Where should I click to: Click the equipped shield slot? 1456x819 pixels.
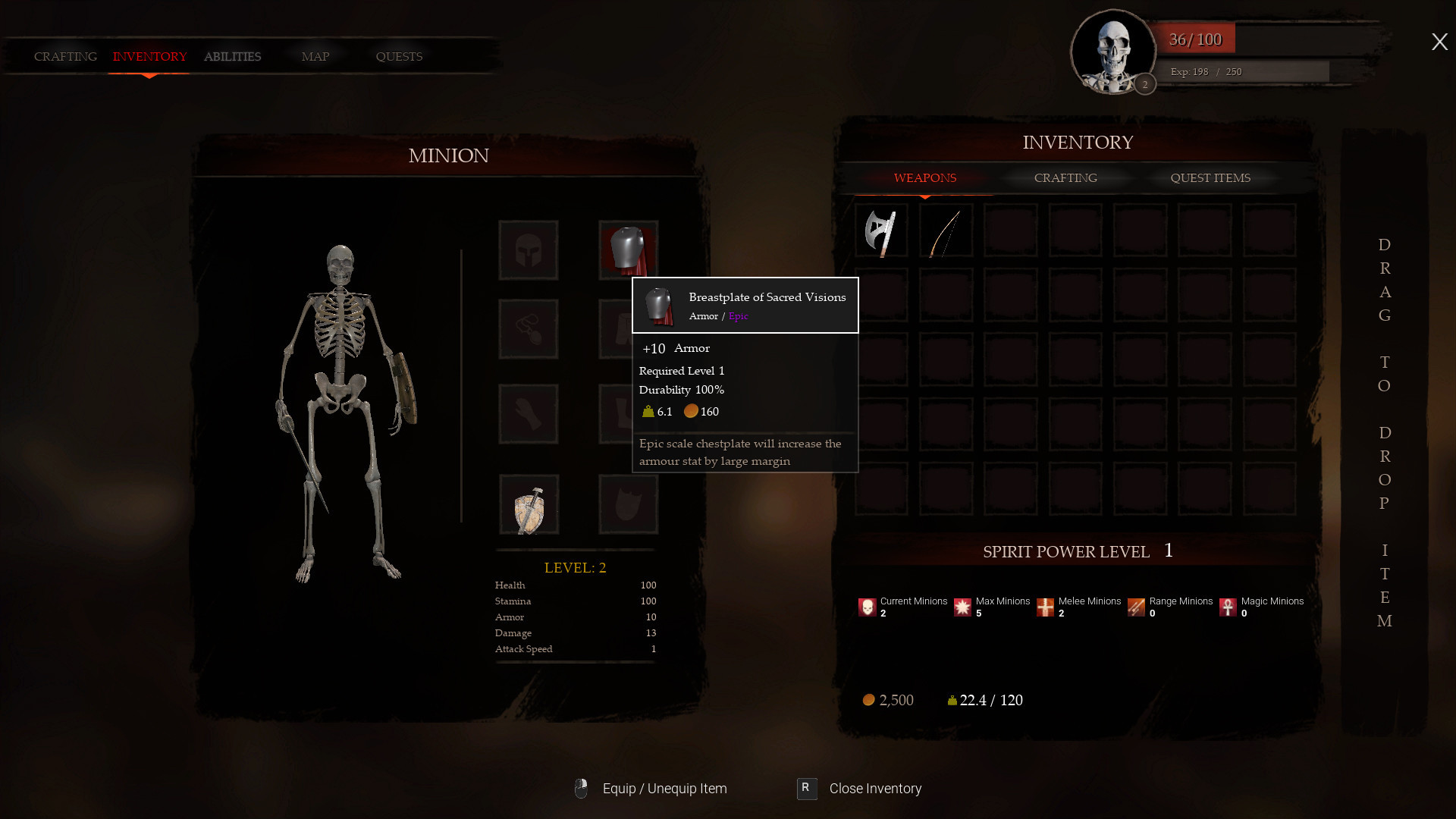tap(528, 505)
